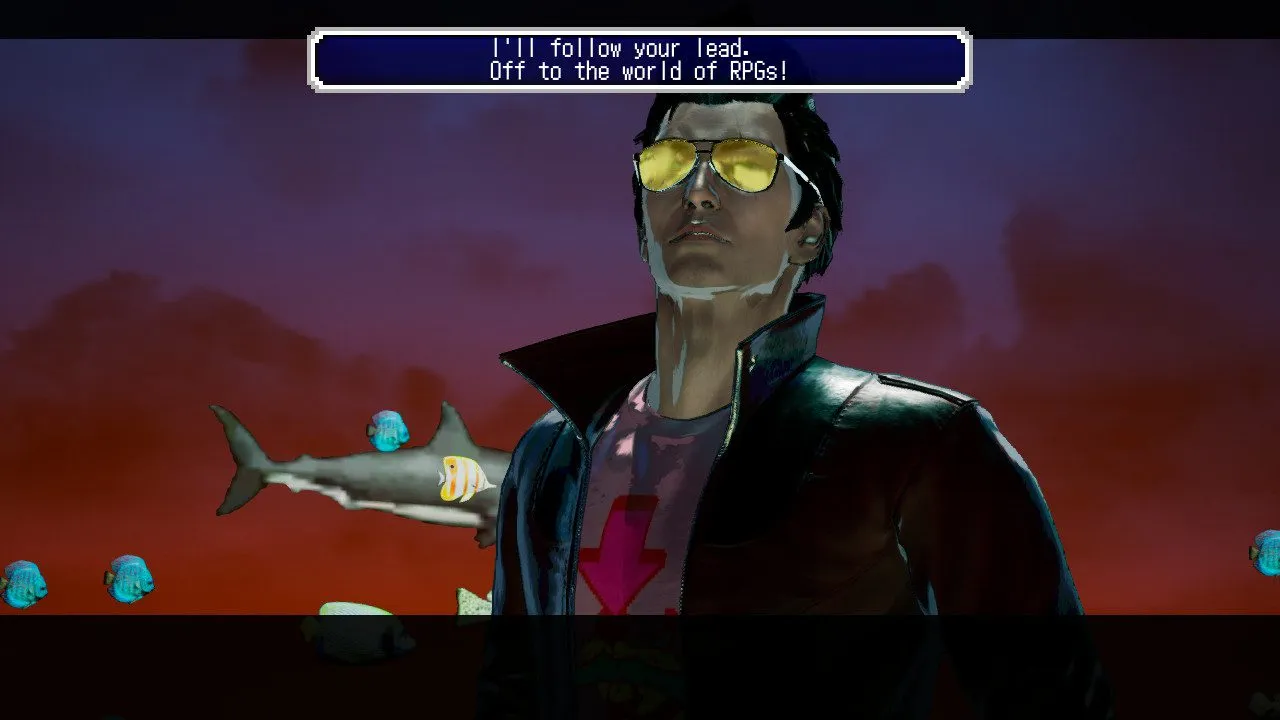Select the dialogue box at the top
Viewport: 1280px width, 720px height.
640,59
